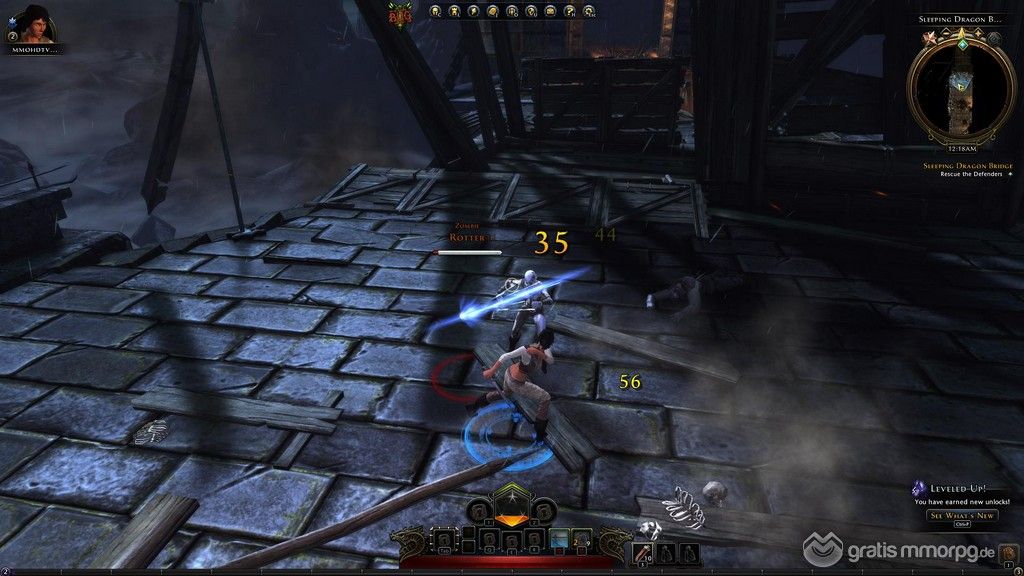Activate the glowing blue ability

coord(559,539)
